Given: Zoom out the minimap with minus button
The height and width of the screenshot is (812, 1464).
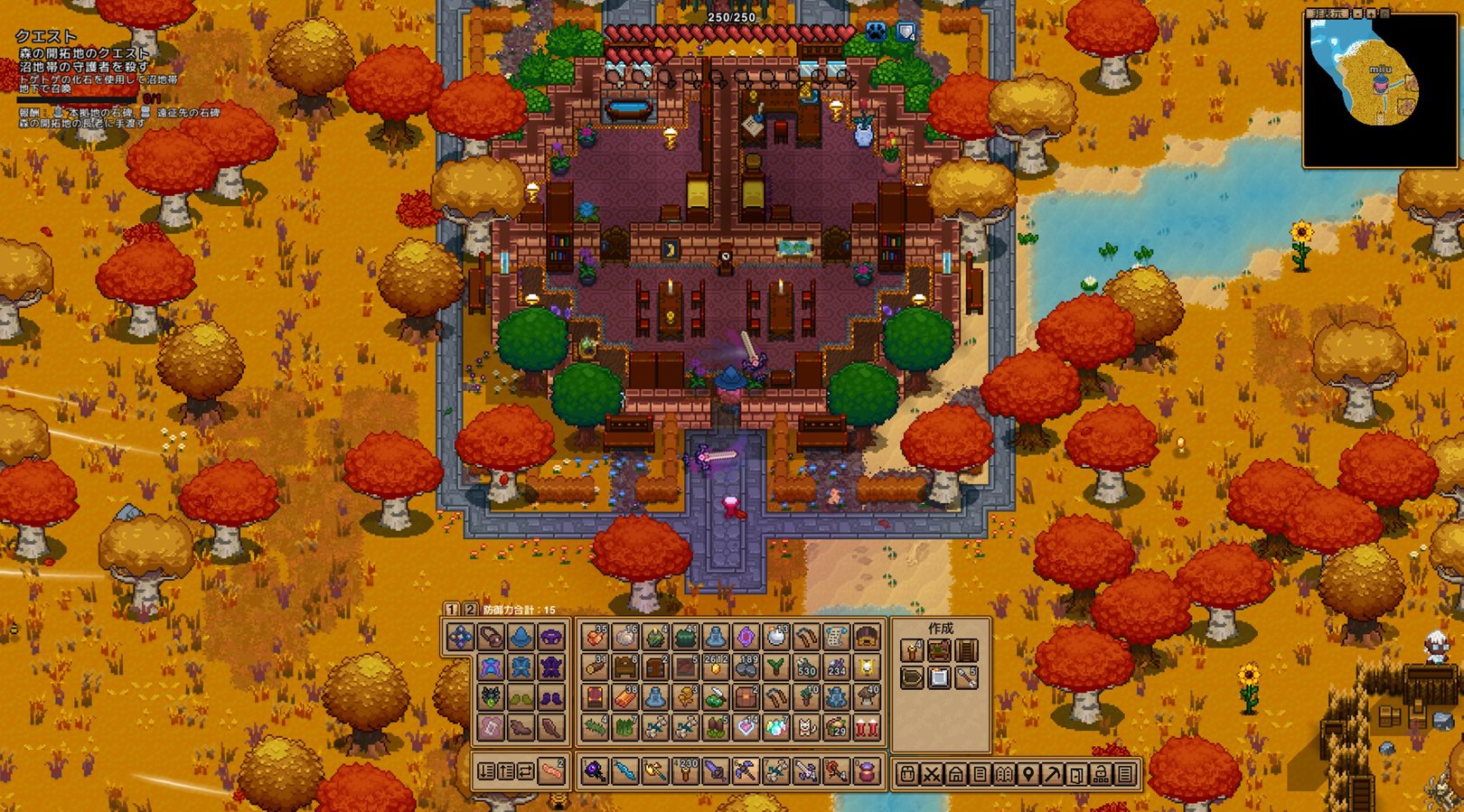Looking at the screenshot, I should 1358,14.
